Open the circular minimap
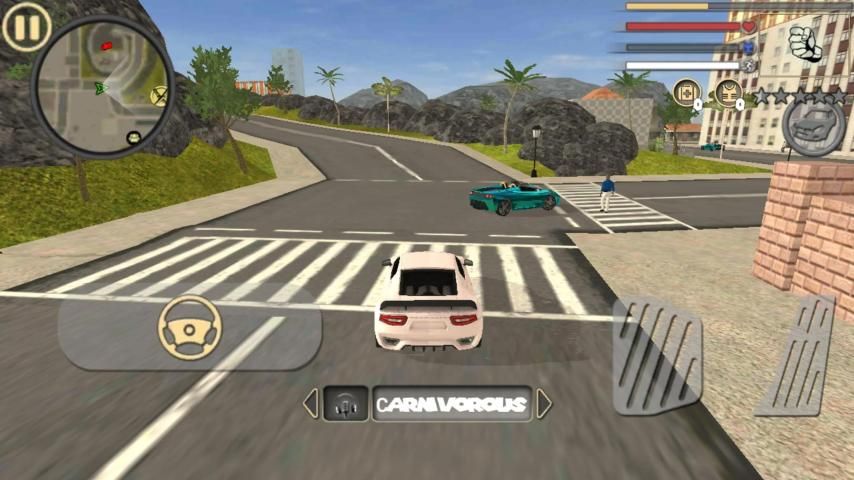The image size is (854, 480). pyautogui.click(x=104, y=87)
